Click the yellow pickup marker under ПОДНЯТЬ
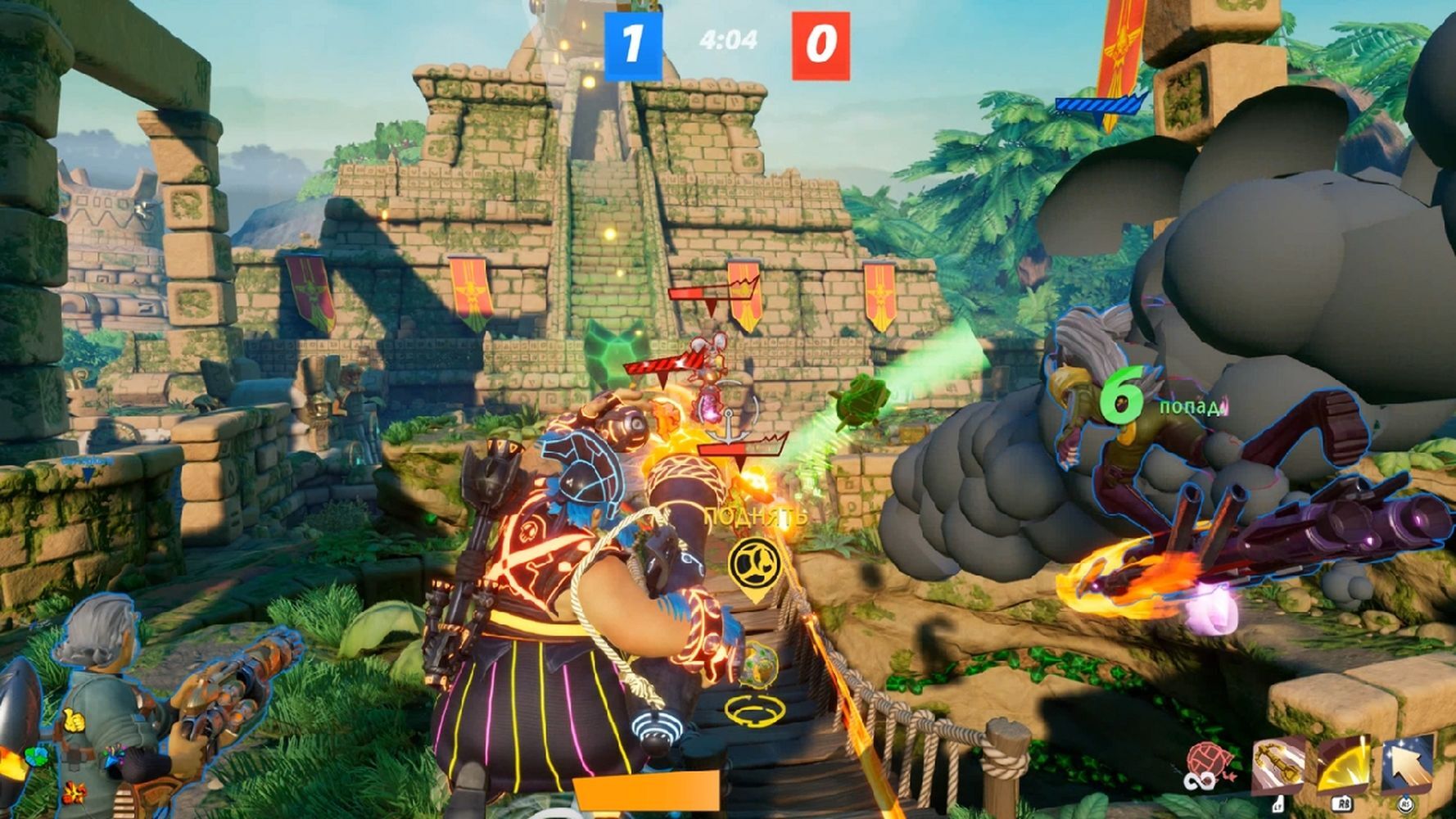 753,566
